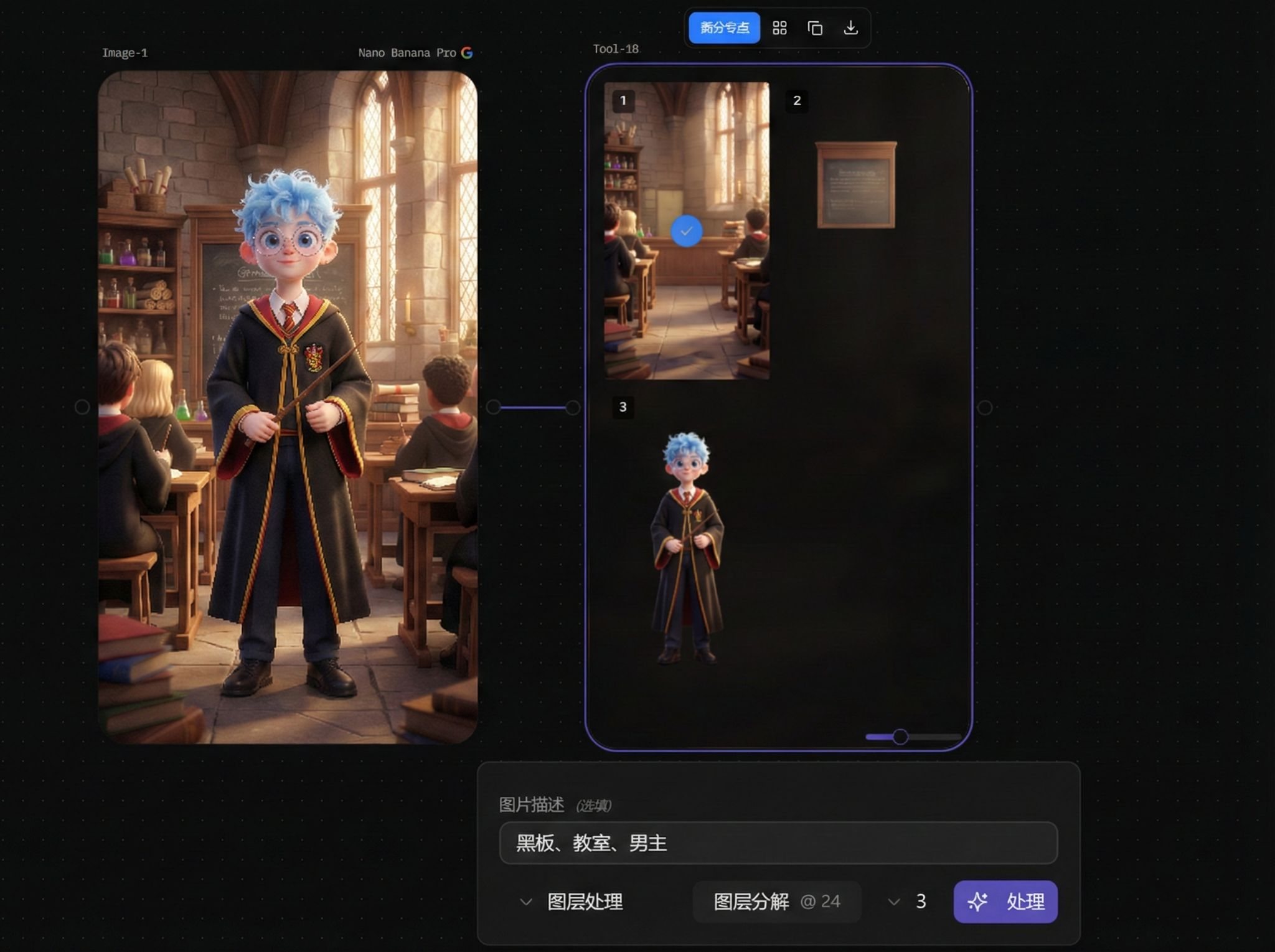Image resolution: width=1275 pixels, height=952 pixels.
Task: Open the 图层分解 @ 24 dropdown
Action: (776, 902)
